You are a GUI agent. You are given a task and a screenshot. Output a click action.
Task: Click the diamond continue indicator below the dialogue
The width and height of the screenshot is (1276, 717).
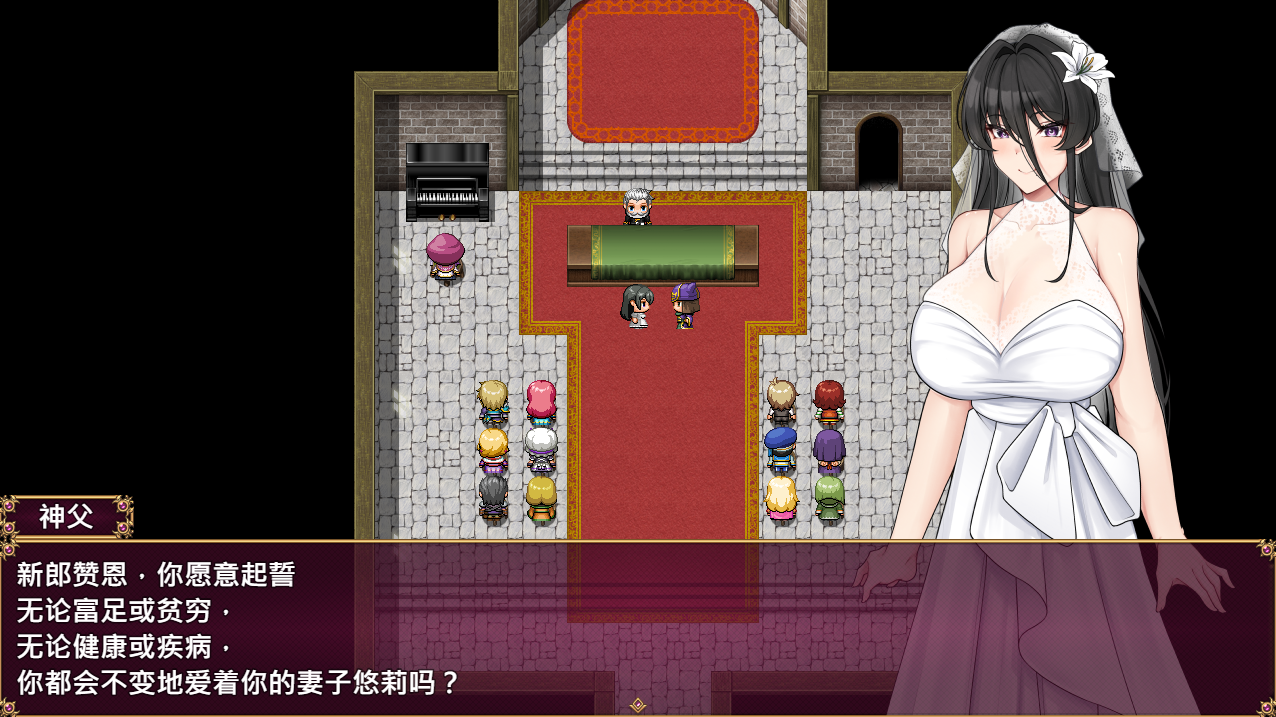(637, 705)
